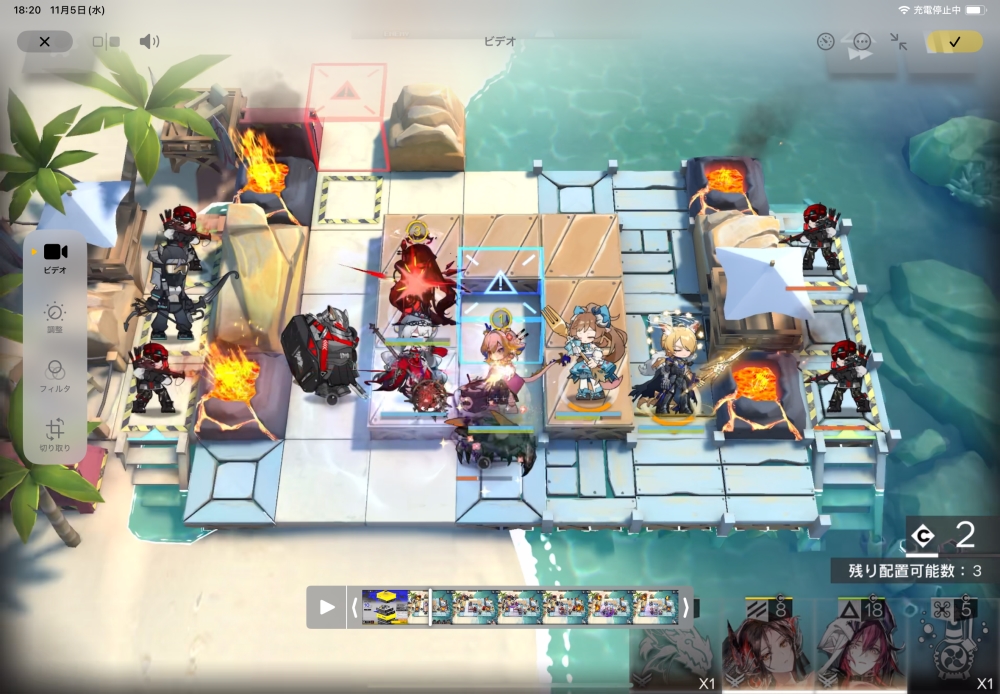This screenshot has width=1000, height=694.
Task: Select the fan device card costing 5
Action: [x=953, y=647]
